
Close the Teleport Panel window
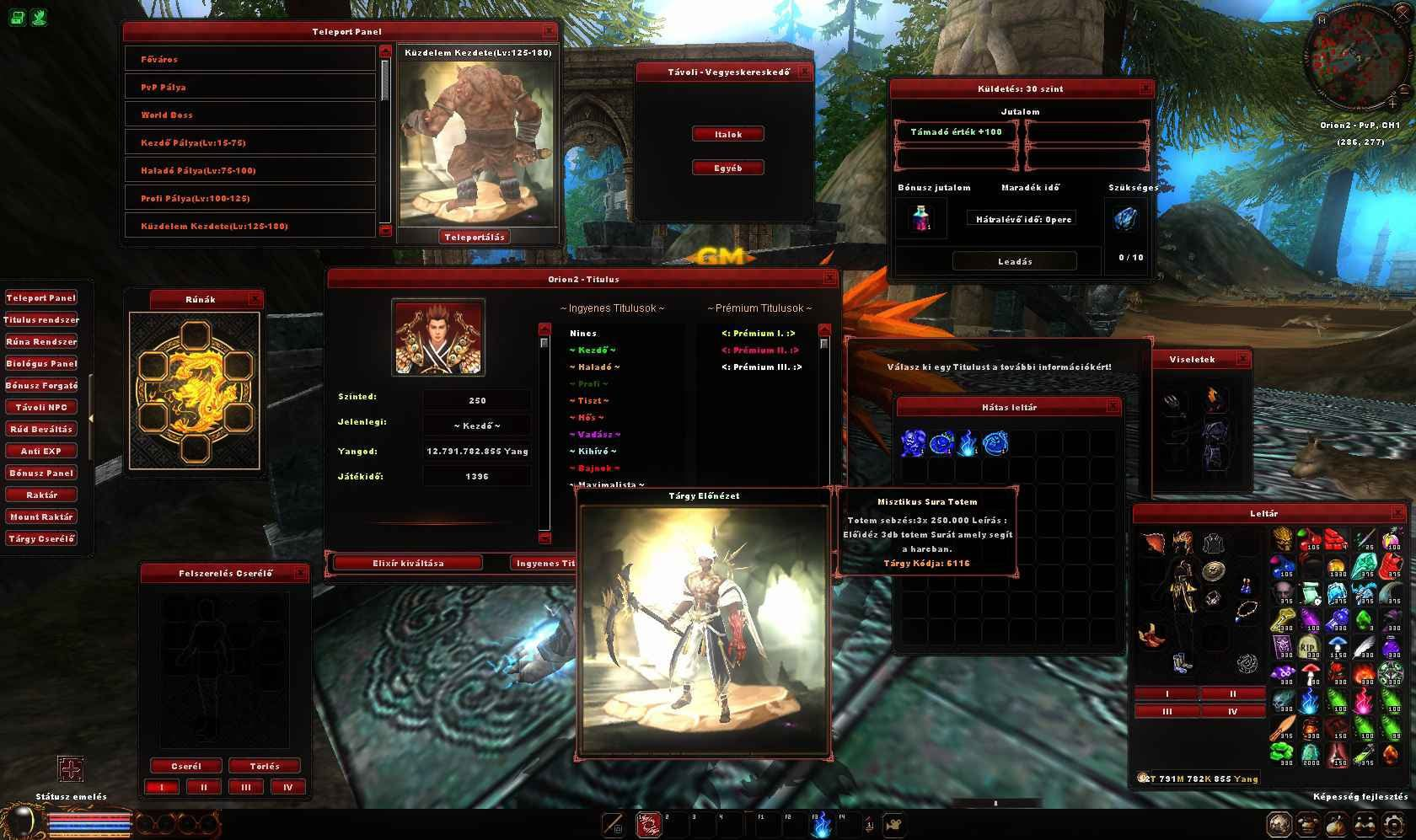(x=550, y=31)
